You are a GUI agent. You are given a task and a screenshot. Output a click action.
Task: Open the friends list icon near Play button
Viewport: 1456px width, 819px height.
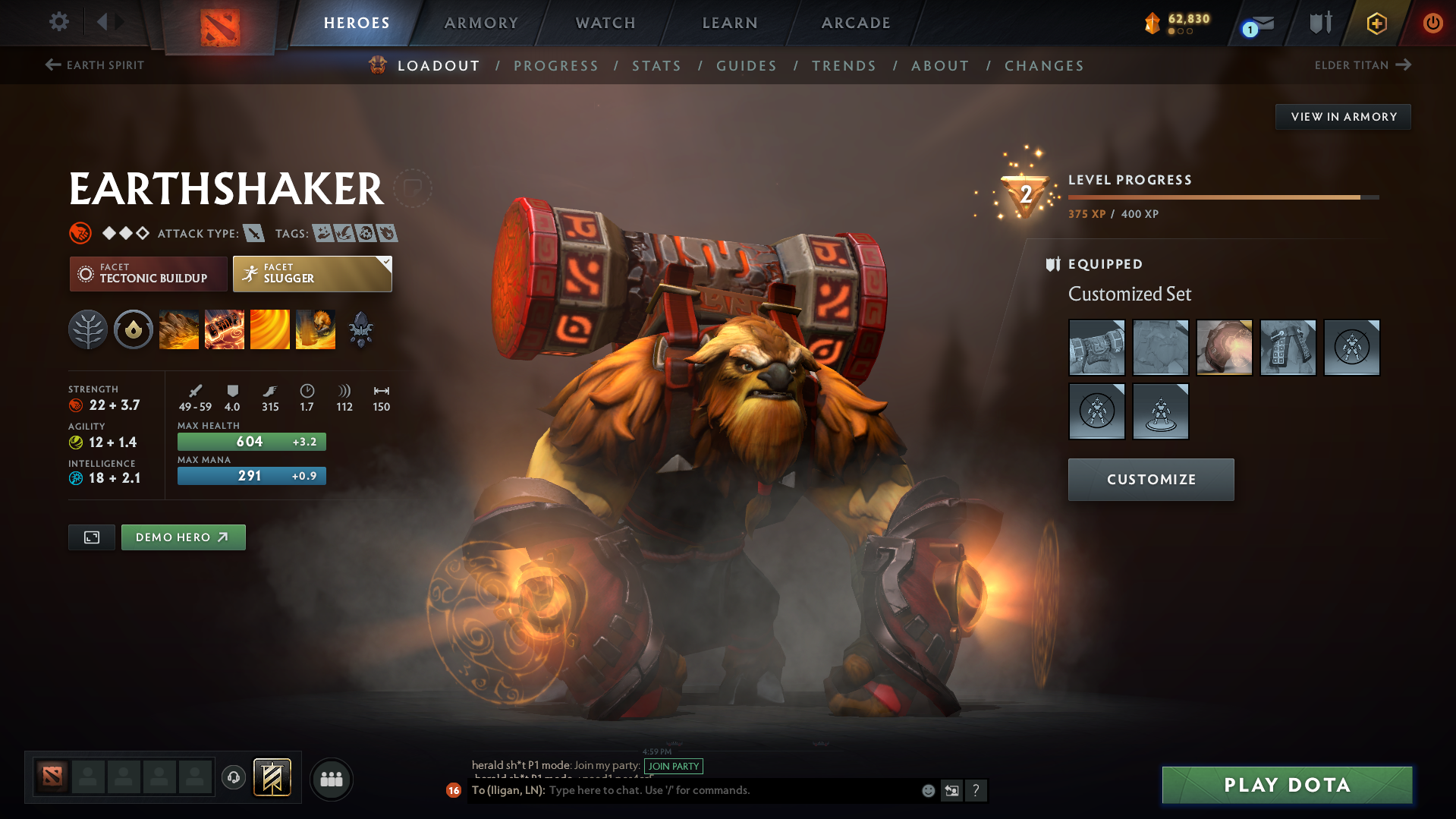331,779
